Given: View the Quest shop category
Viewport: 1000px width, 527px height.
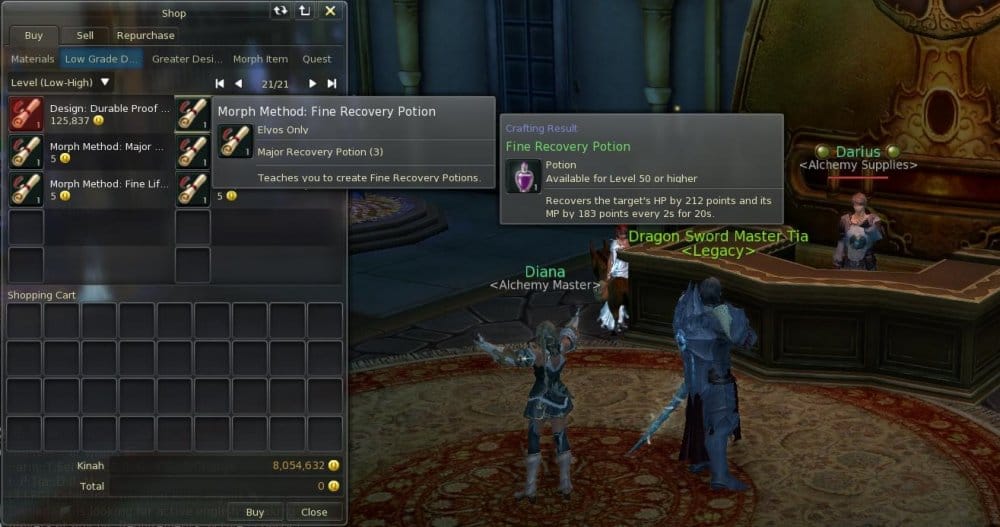Looking at the screenshot, I should coord(317,59).
